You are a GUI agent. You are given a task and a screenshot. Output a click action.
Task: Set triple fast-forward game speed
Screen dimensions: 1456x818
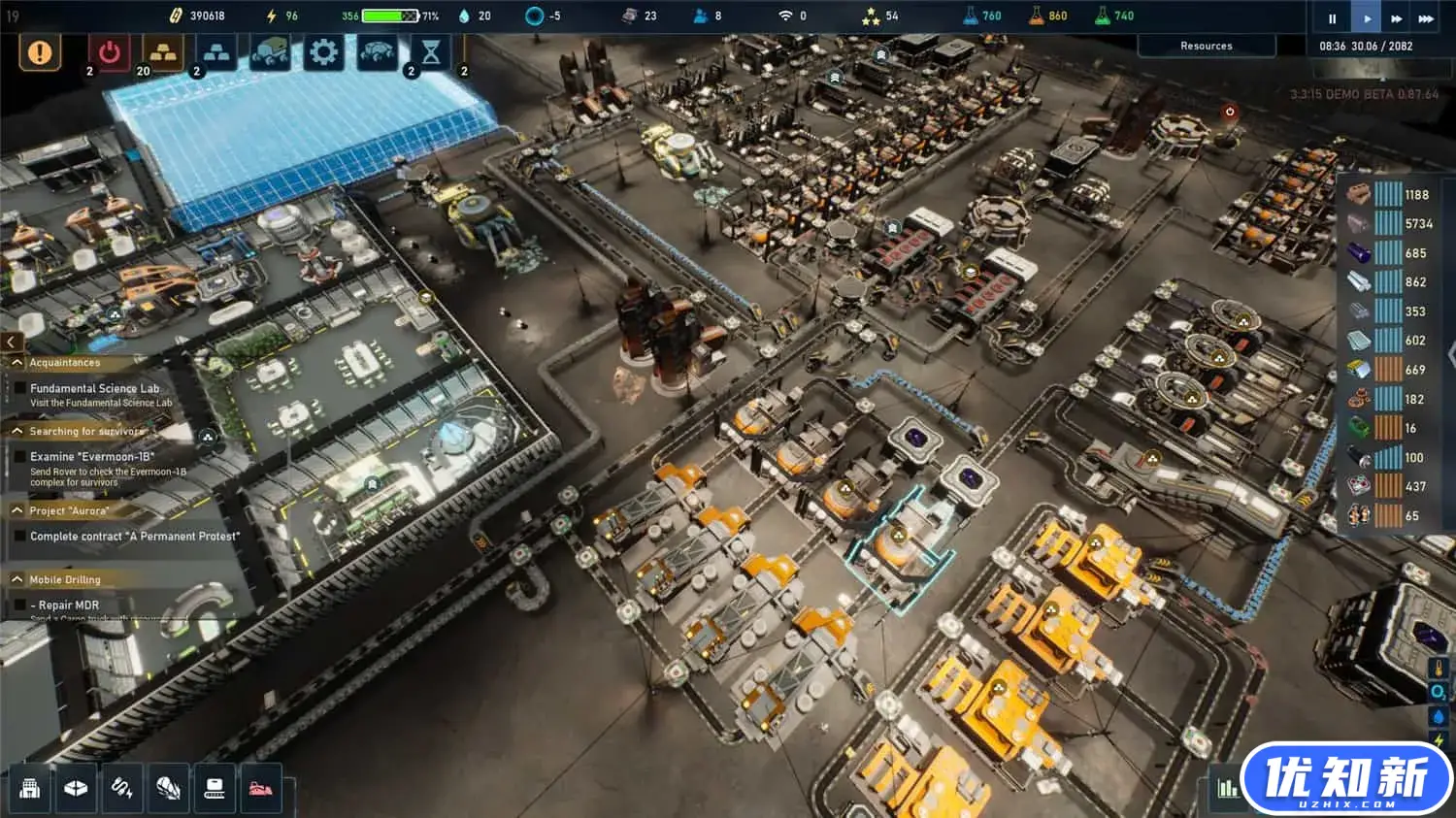click(1426, 18)
